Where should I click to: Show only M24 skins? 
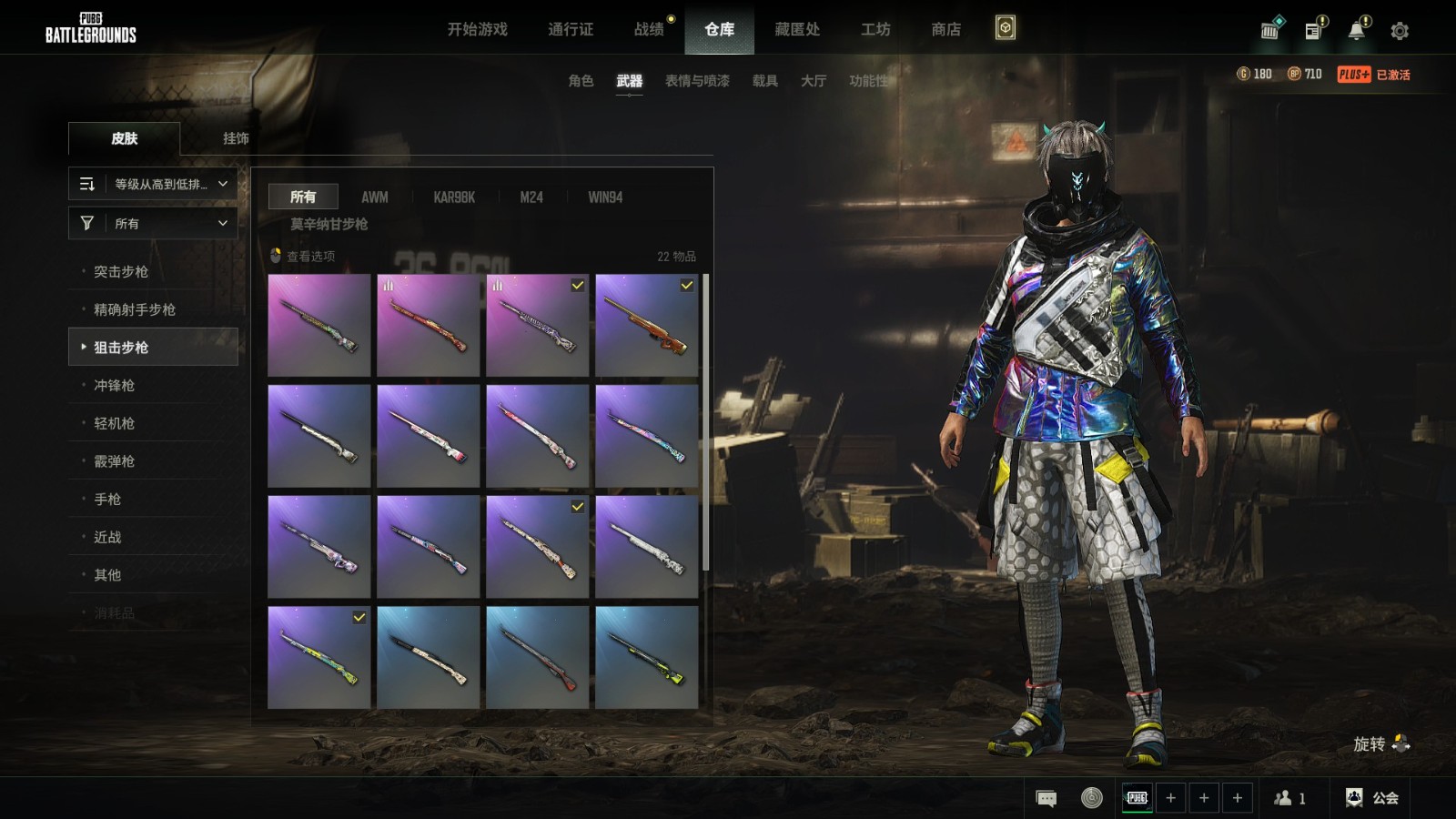click(x=531, y=197)
